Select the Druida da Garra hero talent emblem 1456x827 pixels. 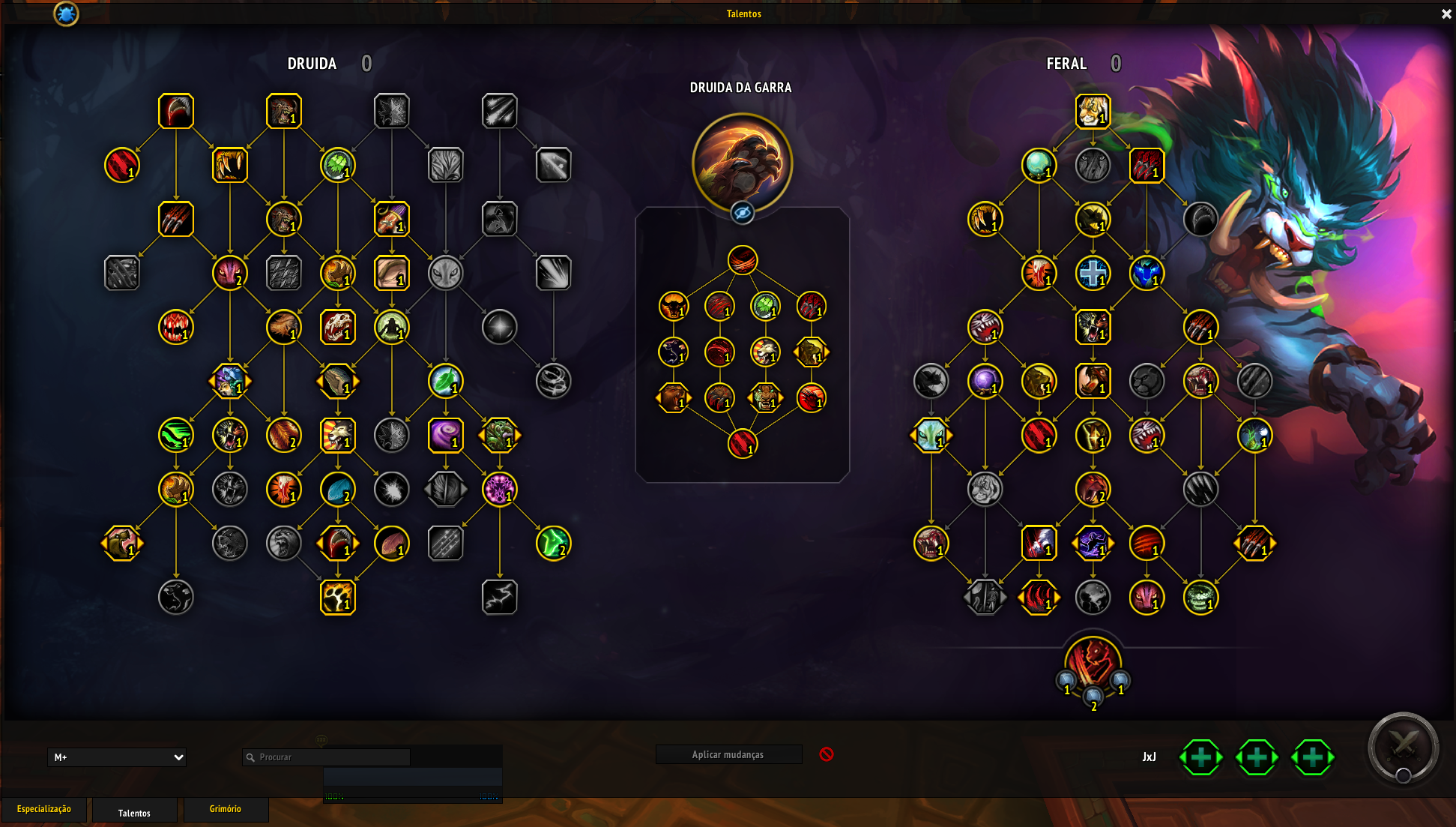(x=742, y=162)
